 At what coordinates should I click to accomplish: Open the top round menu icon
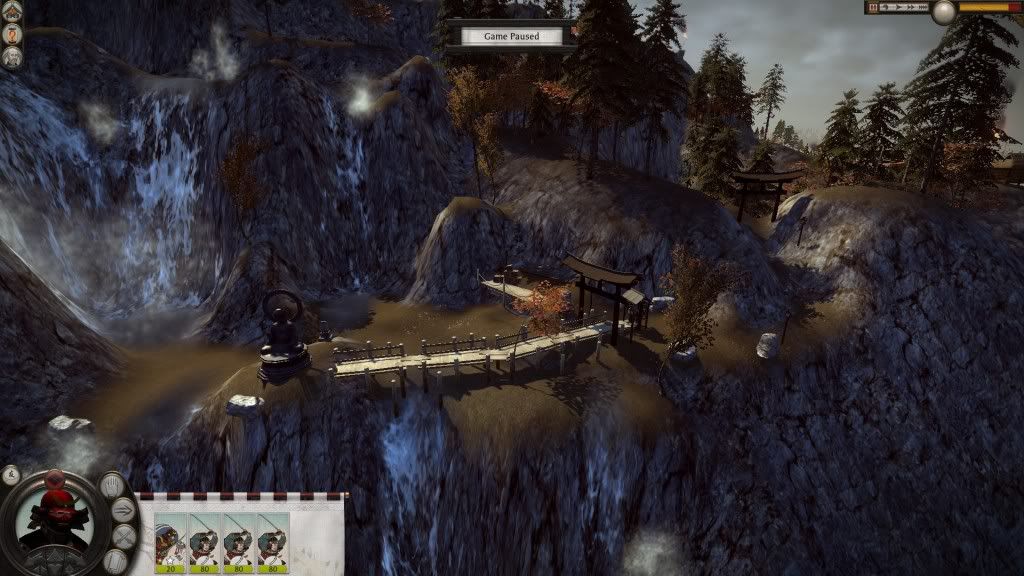click(x=12, y=12)
